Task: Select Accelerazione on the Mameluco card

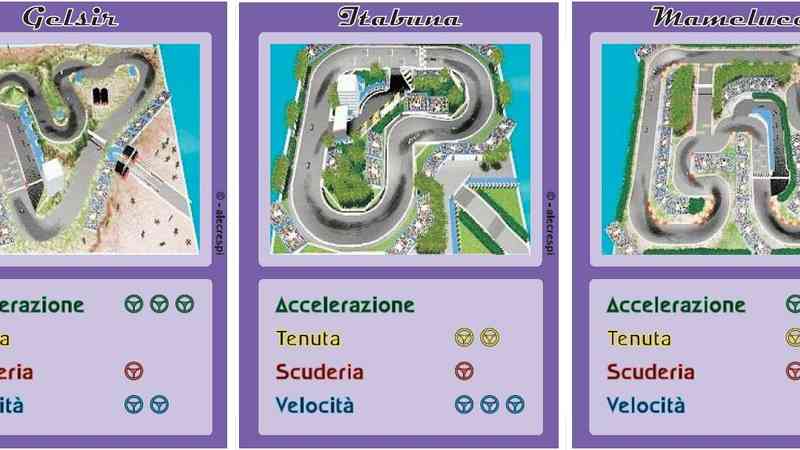Action: click(676, 304)
